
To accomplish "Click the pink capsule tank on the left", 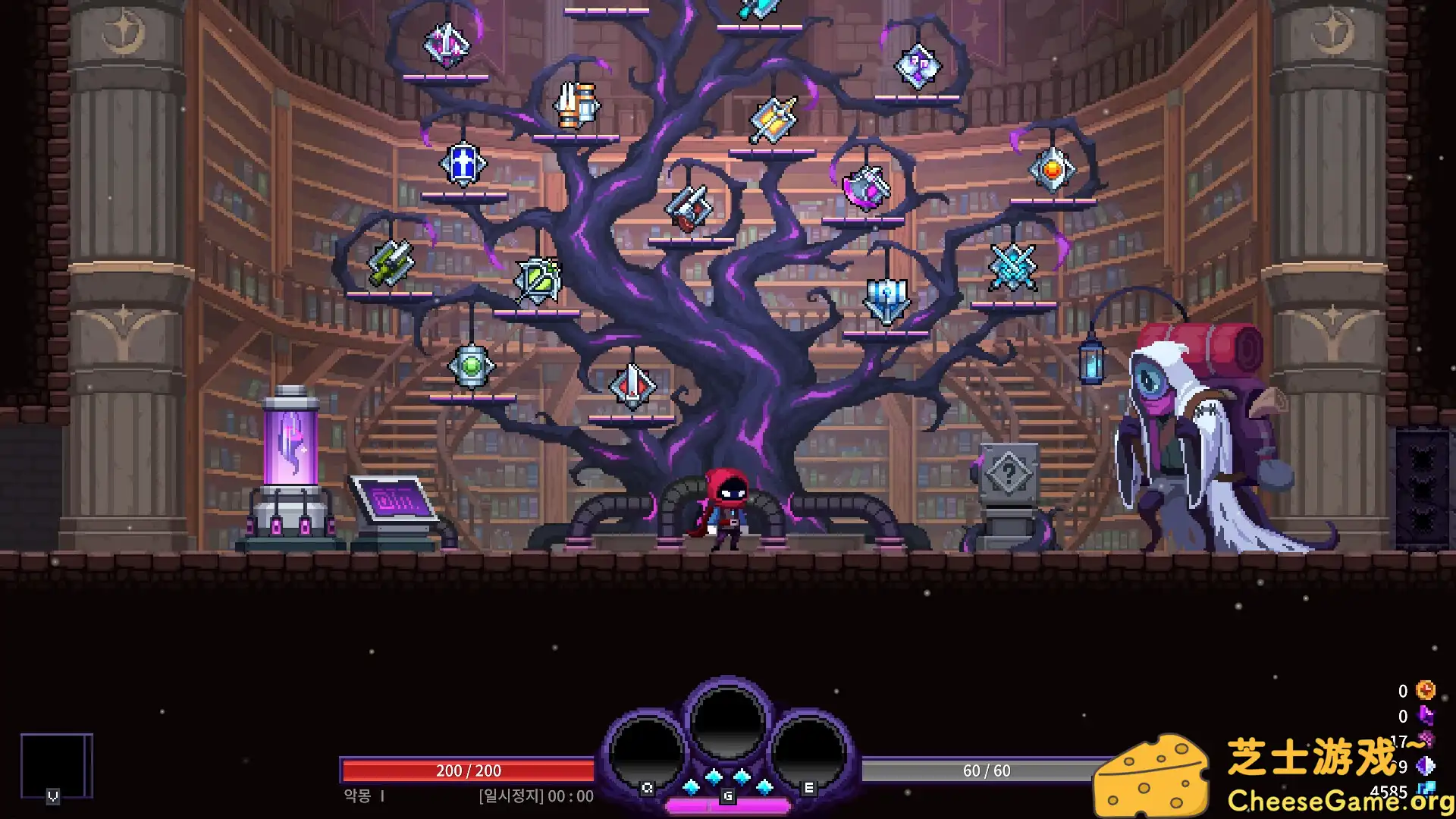I will click(290, 447).
